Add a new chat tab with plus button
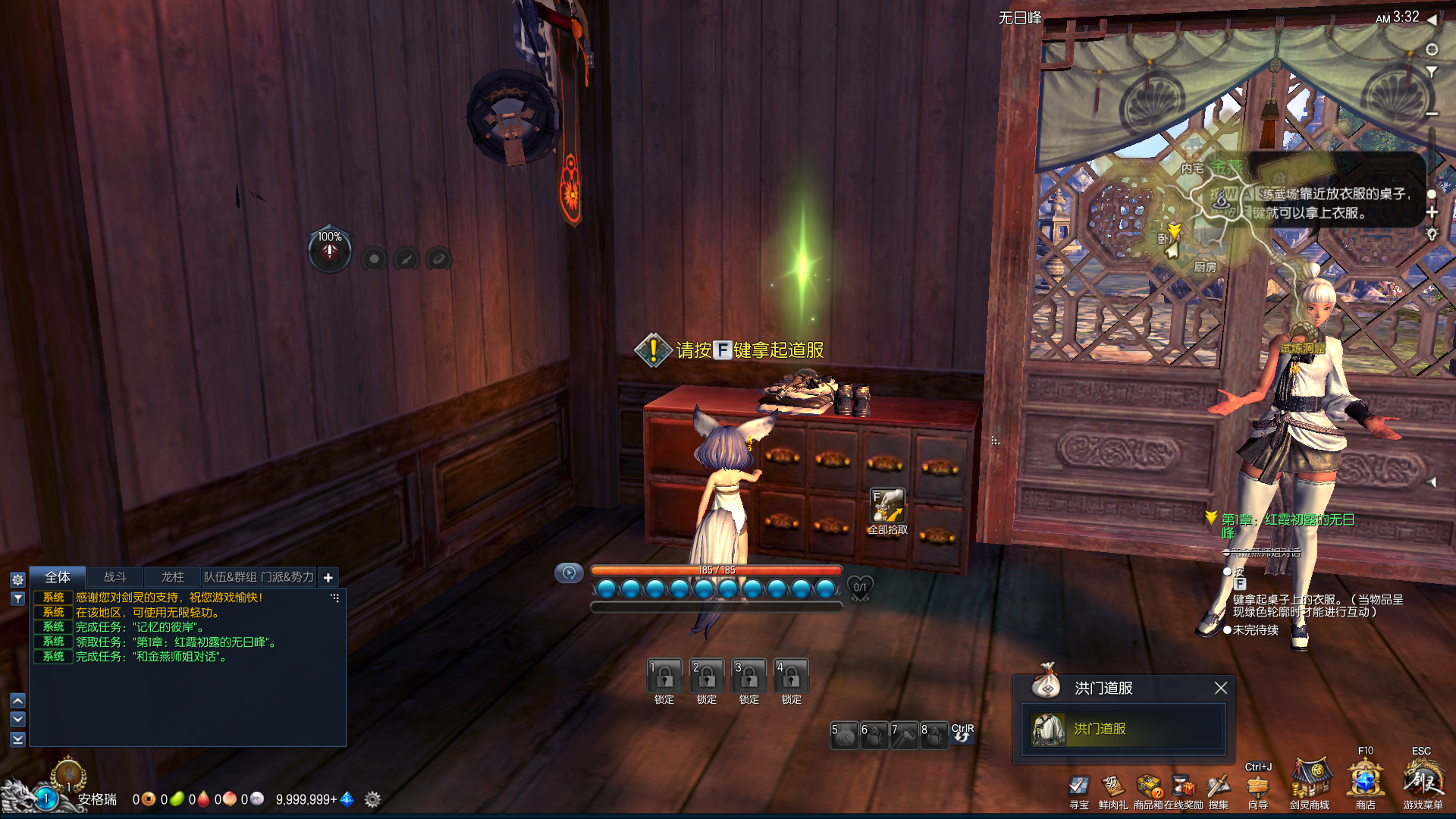This screenshot has width=1456, height=819. [328, 578]
